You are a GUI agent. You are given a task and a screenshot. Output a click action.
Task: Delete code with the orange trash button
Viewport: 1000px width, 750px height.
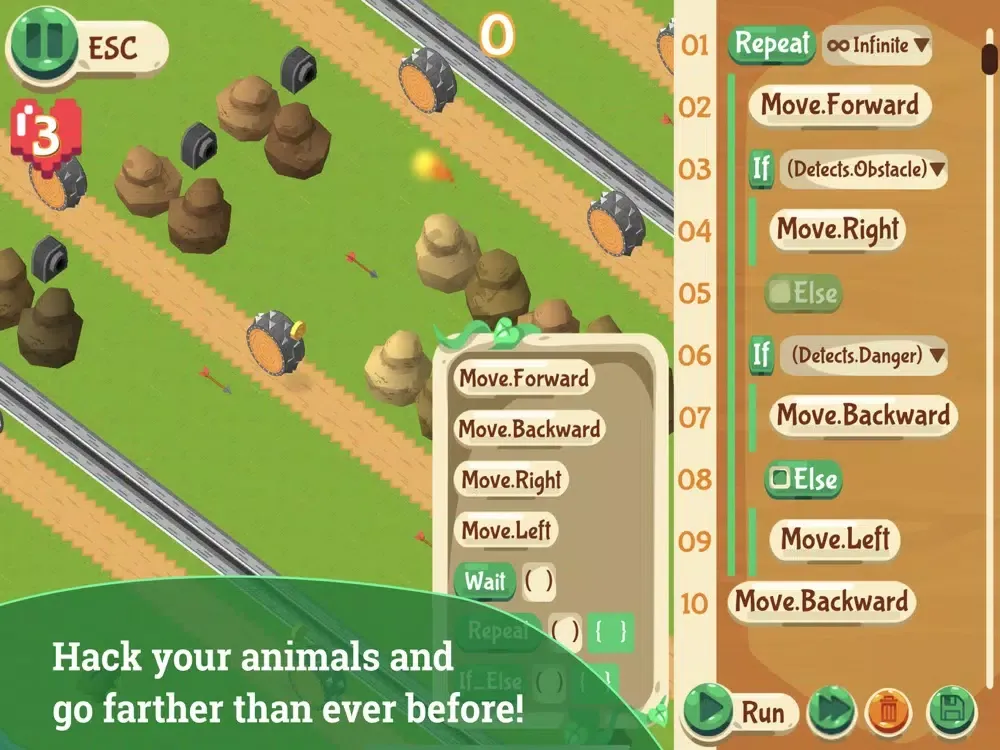[884, 711]
